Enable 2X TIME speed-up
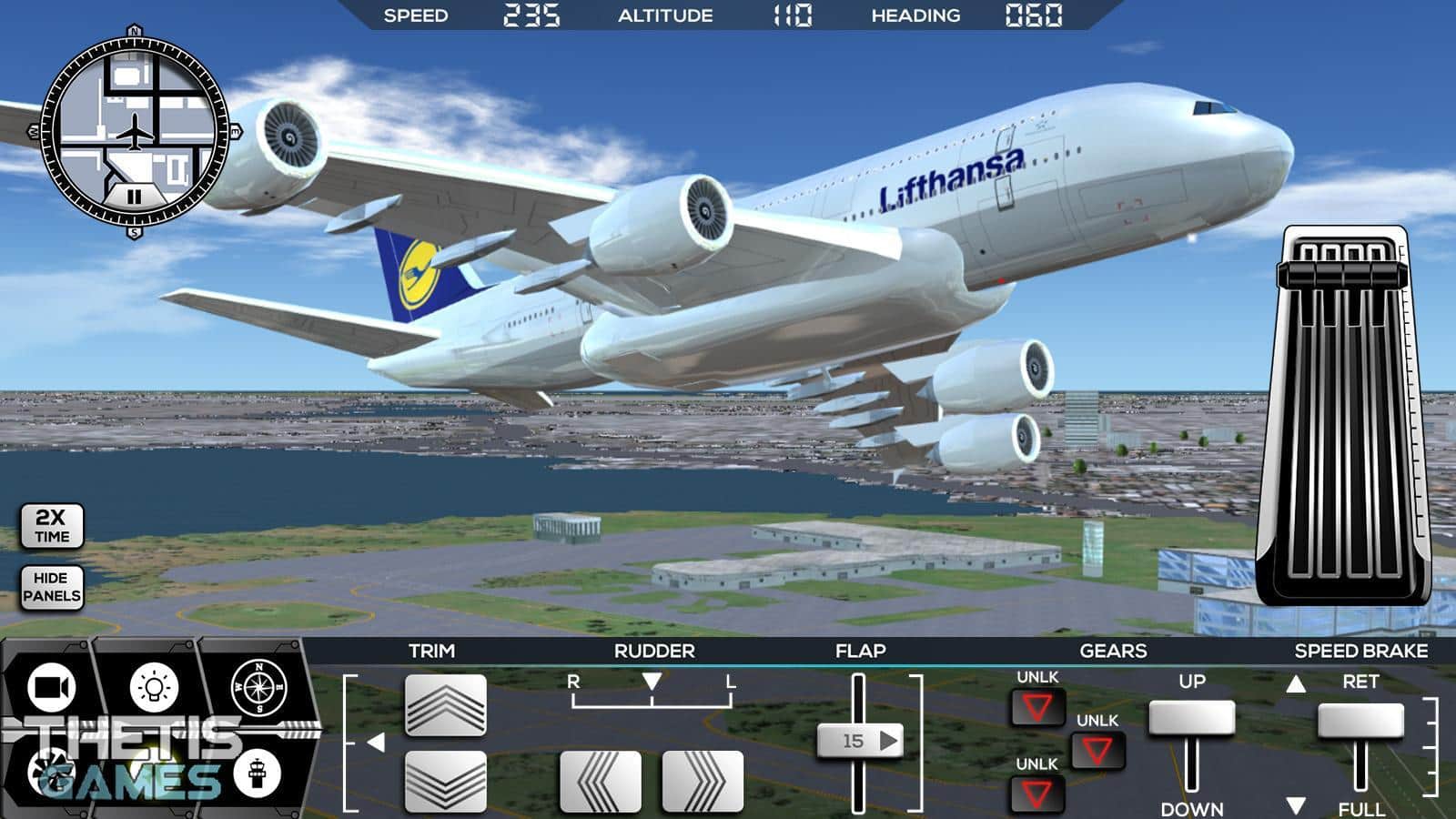This screenshot has width=1456, height=819. pyautogui.click(x=52, y=526)
